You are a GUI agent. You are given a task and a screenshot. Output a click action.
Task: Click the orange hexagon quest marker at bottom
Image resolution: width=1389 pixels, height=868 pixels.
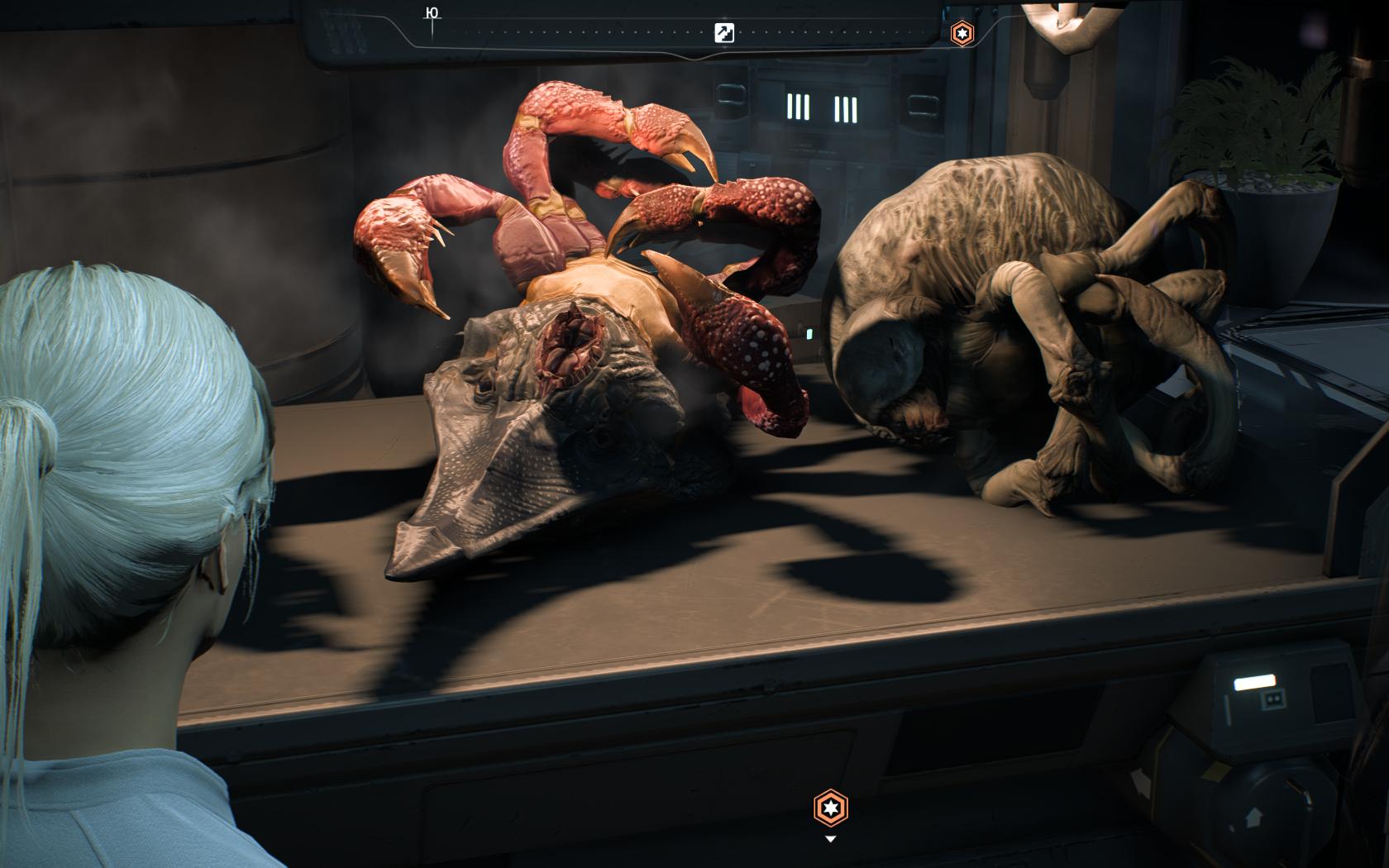pos(831,808)
